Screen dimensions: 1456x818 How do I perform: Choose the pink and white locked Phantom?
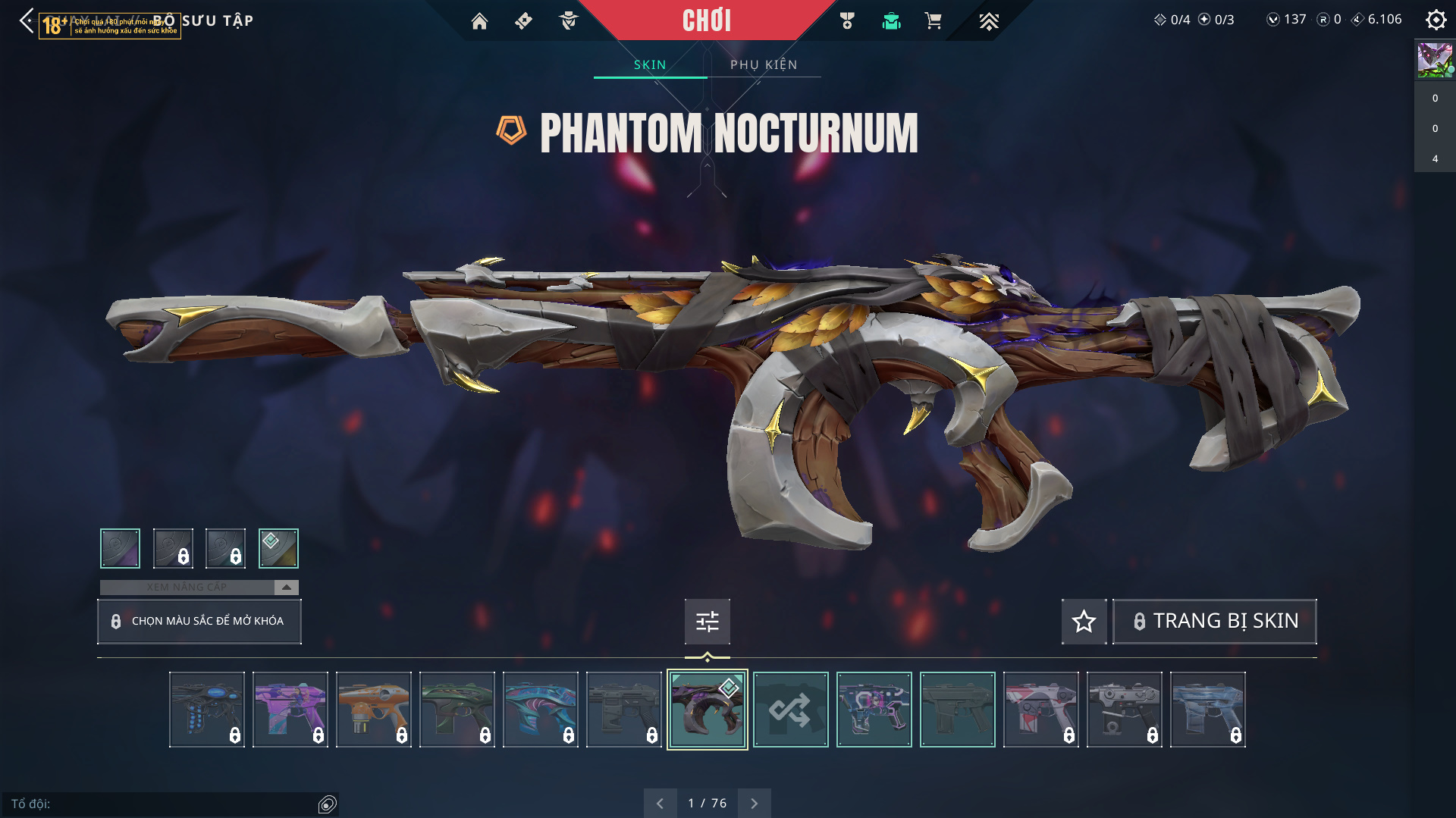point(1040,710)
